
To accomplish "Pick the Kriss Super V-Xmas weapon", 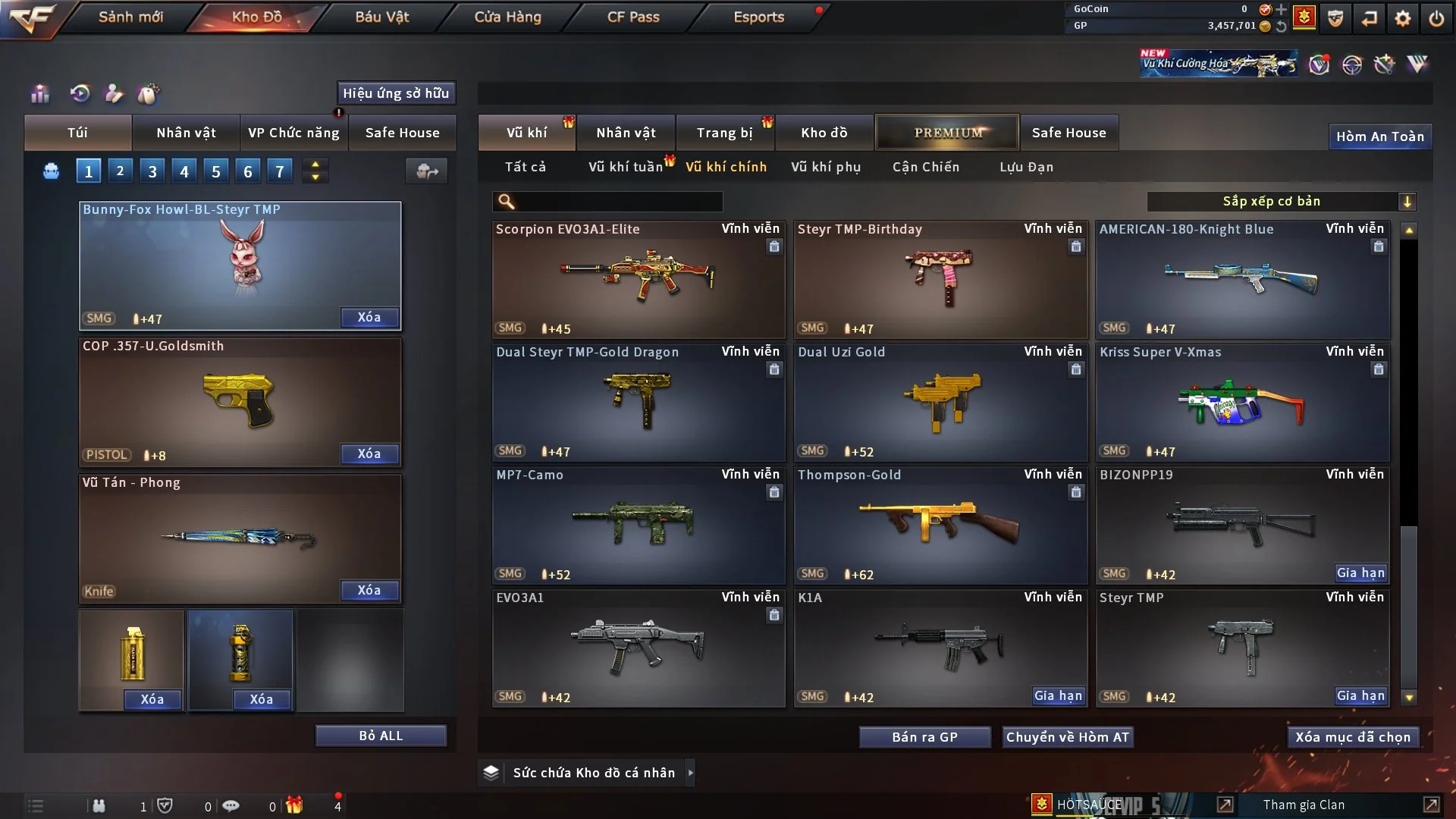I will point(1241,402).
